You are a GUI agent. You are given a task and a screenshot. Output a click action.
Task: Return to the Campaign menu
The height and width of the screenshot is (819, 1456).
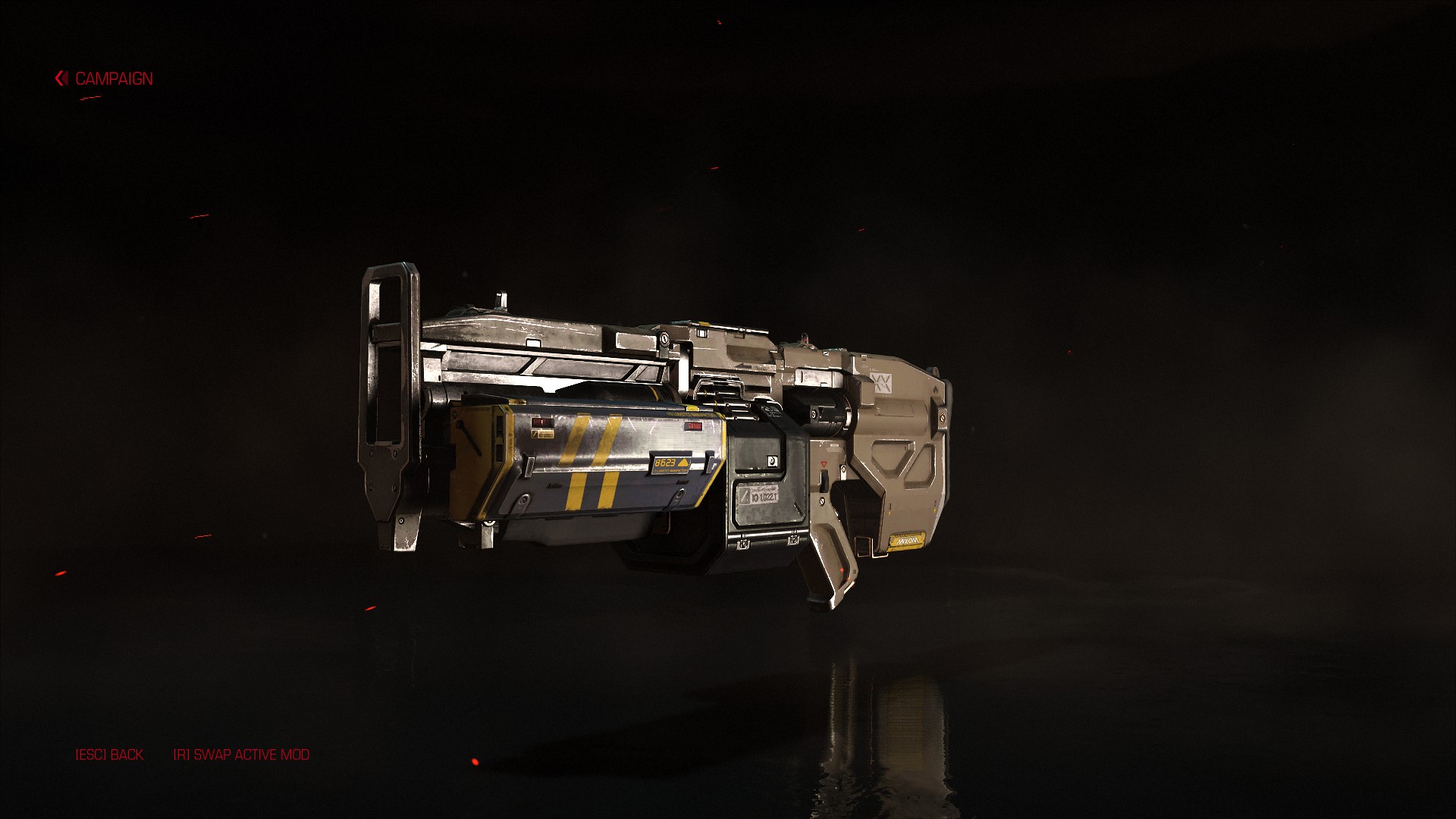pyautogui.click(x=105, y=79)
